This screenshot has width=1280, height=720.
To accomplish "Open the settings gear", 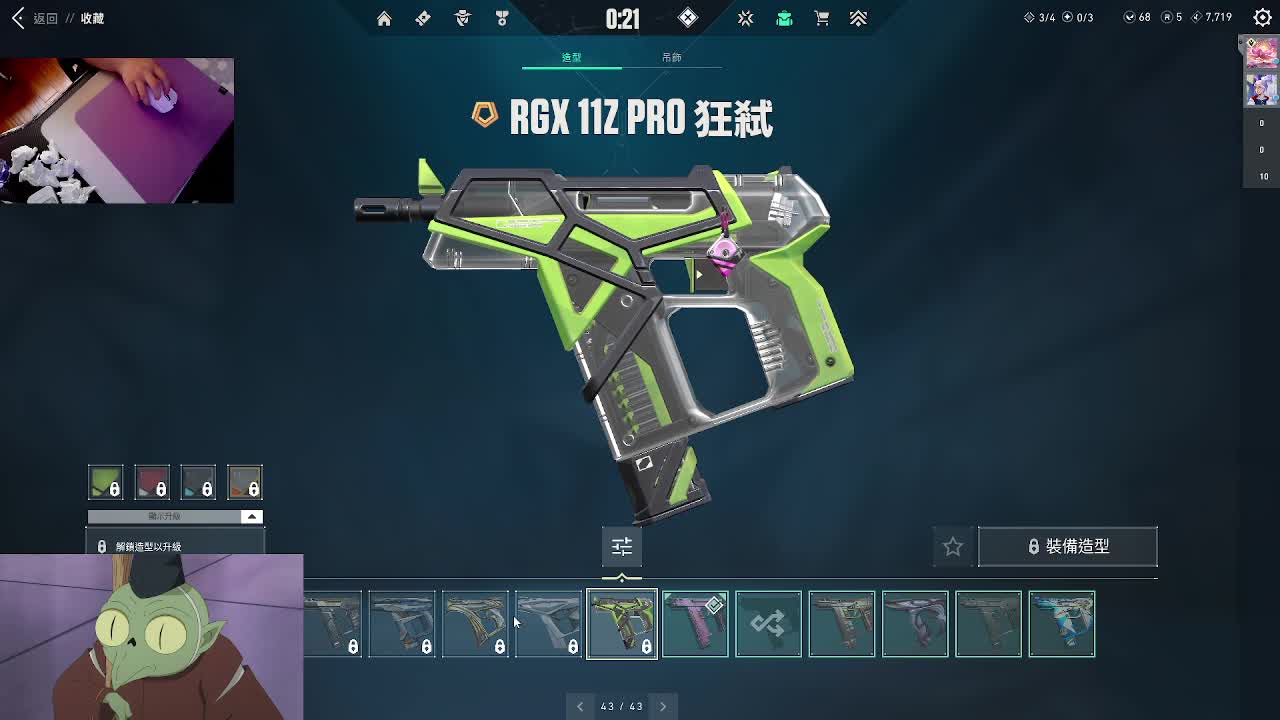I will pos(1262,18).
